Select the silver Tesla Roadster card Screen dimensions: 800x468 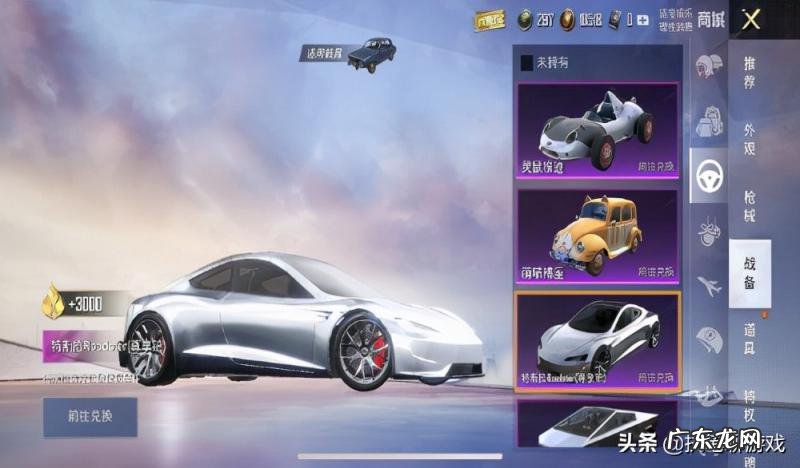coord(597,340)
